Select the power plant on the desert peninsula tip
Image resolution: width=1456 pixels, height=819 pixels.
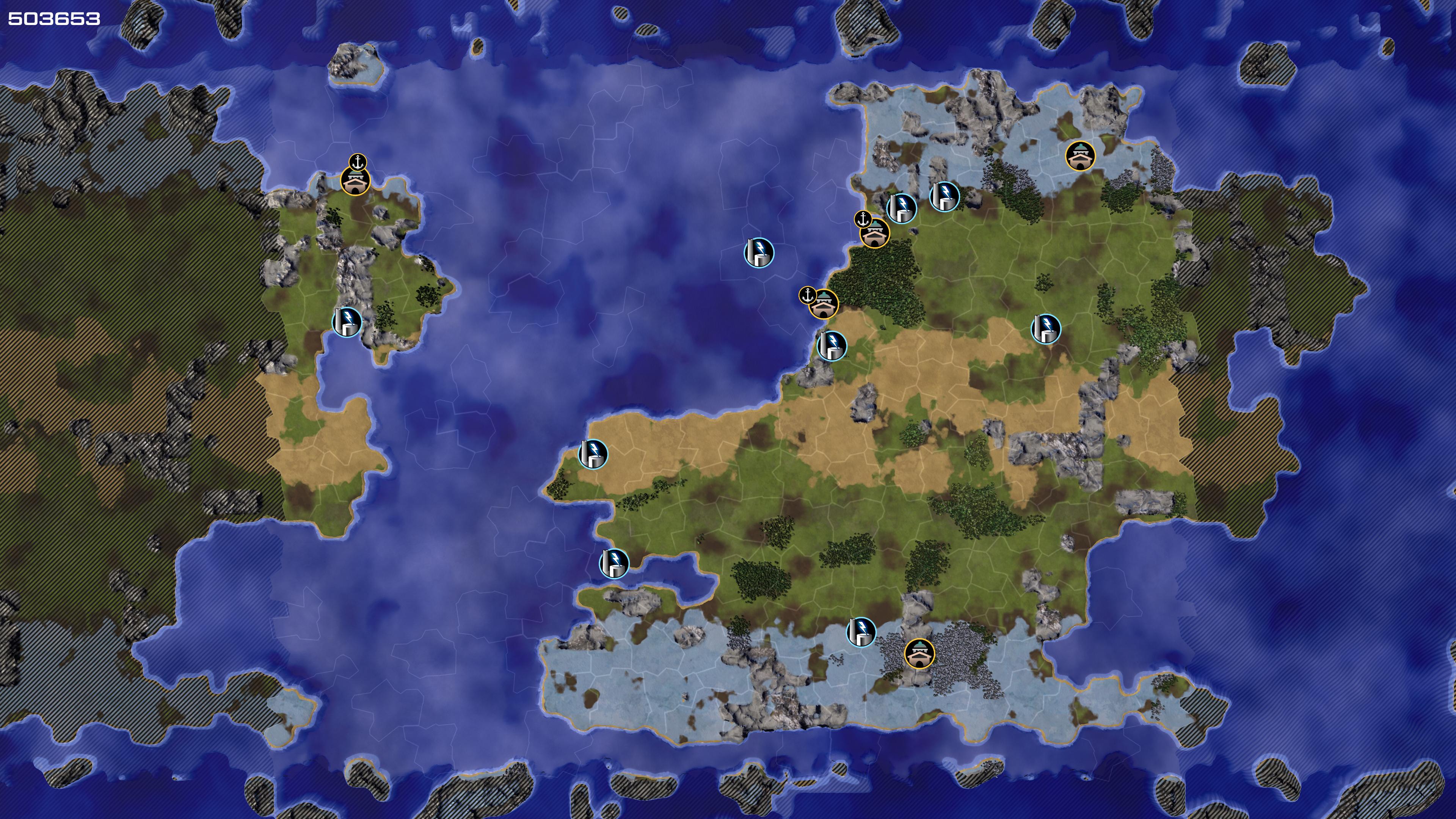(593, 454)
